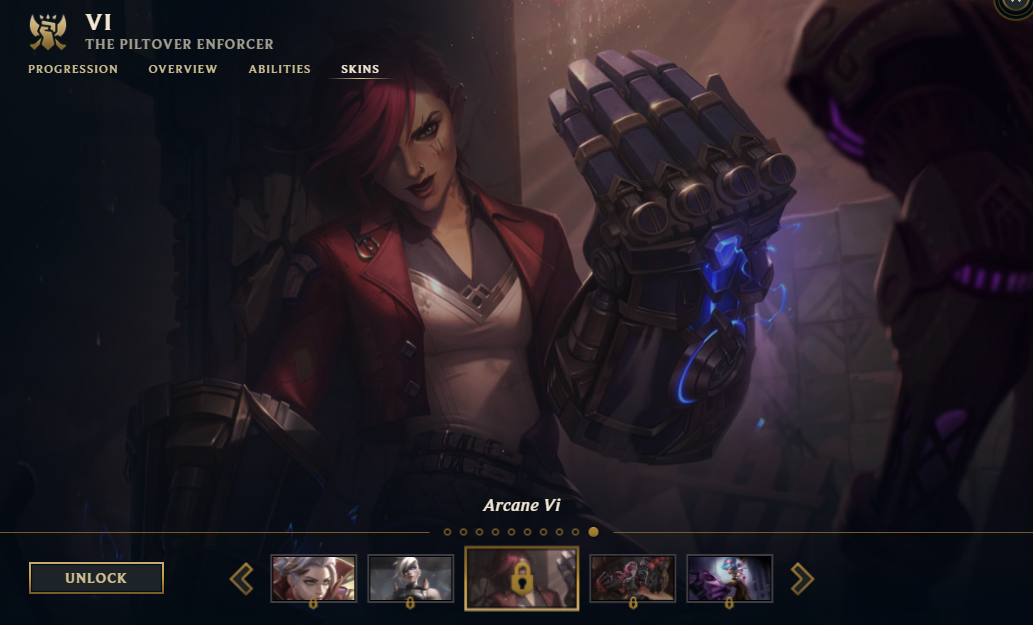Unlock the Arcane Vi skin
1033x625 pixels.
(x=96, y=578)
